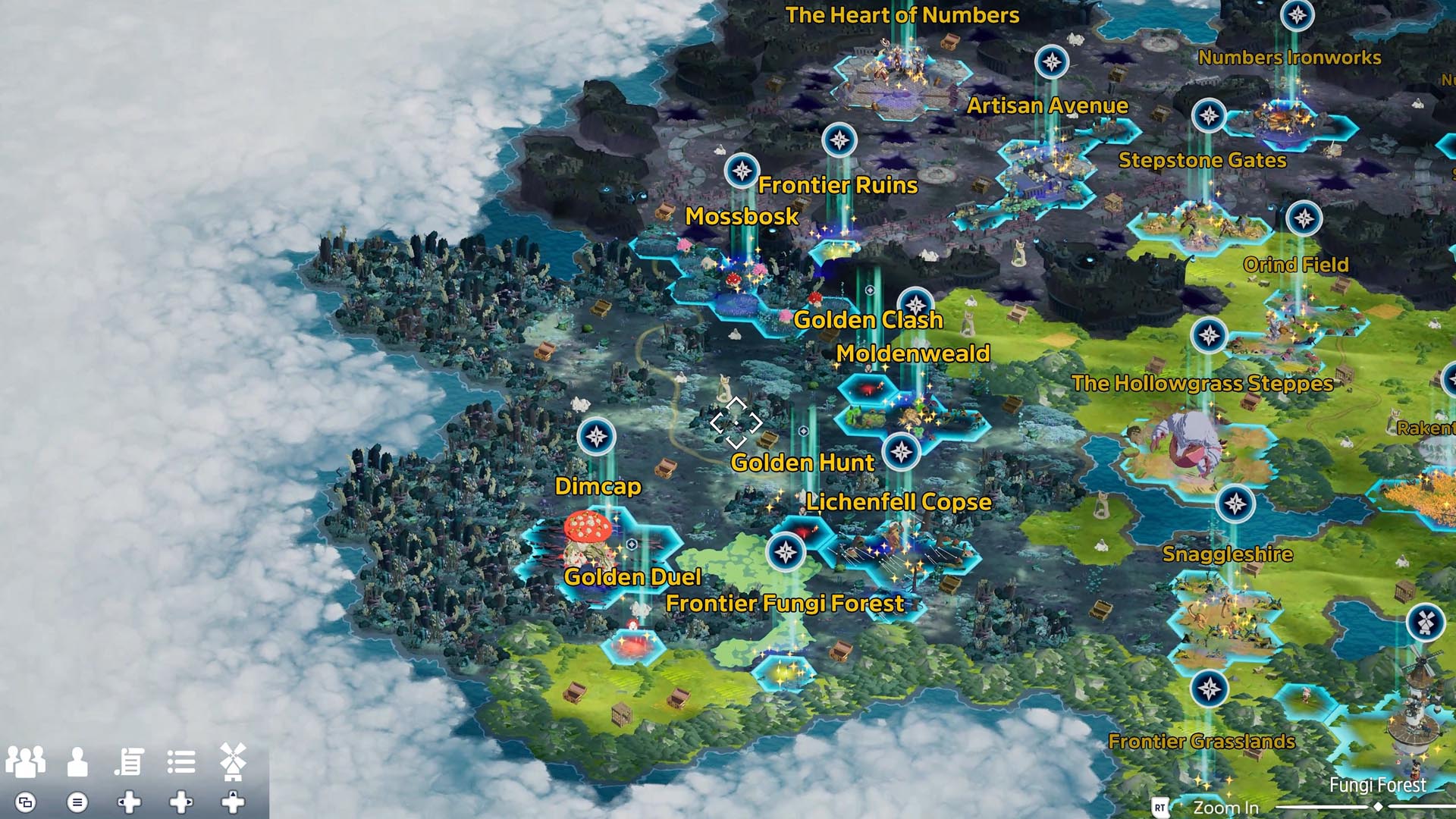Choose the Stepstone Gates location
Viewport: 1456px width, 819px height.
(1202, 160)
